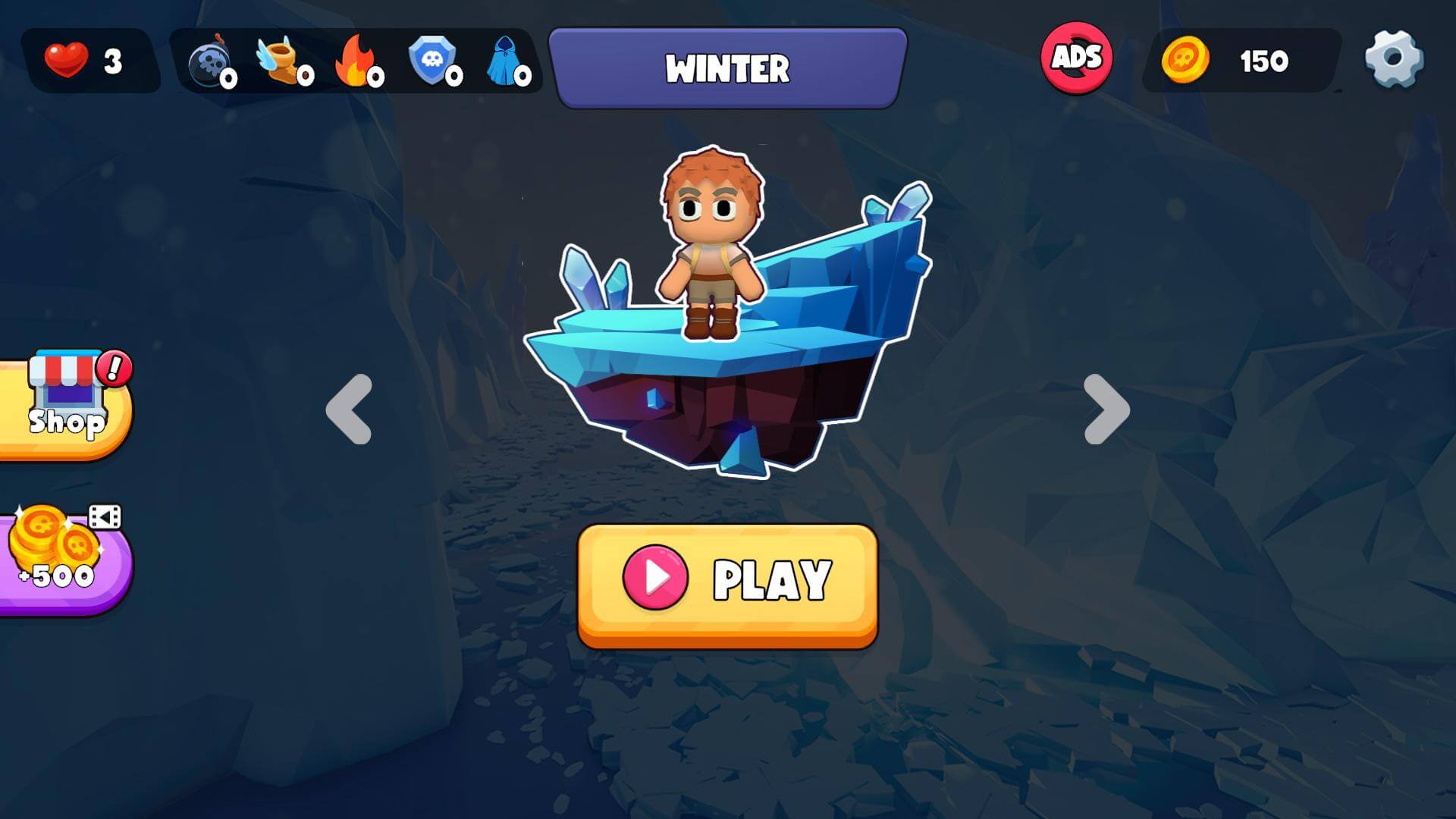Click the gold coin balance icon

tap(1185, 60)
